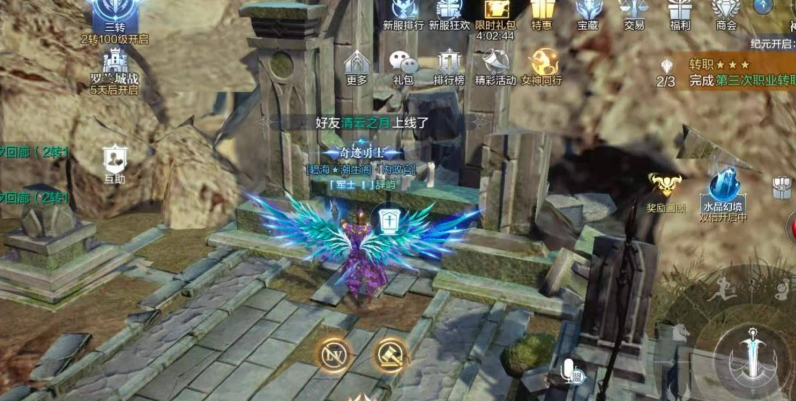Viewport: 796px width, 401px height.
Task: Open the 特惠 special offers icon
Action: pos(542,12)
